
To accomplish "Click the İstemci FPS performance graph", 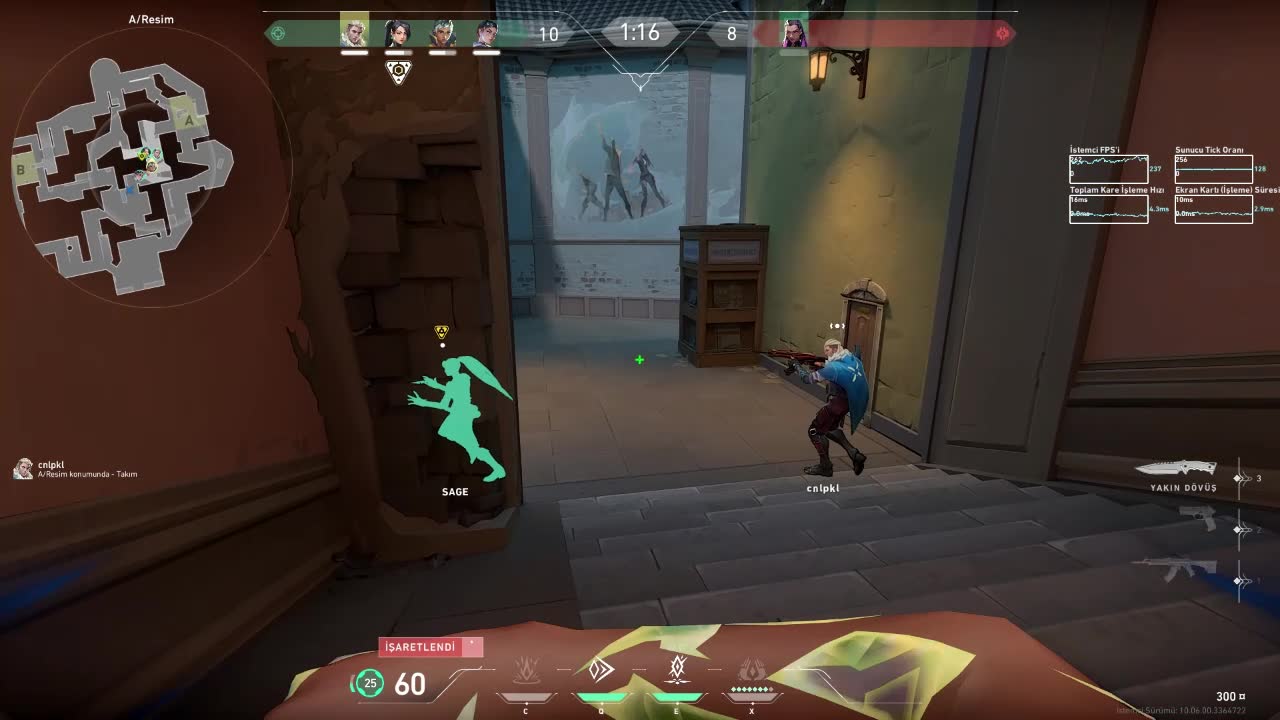I will [1108, 168].
